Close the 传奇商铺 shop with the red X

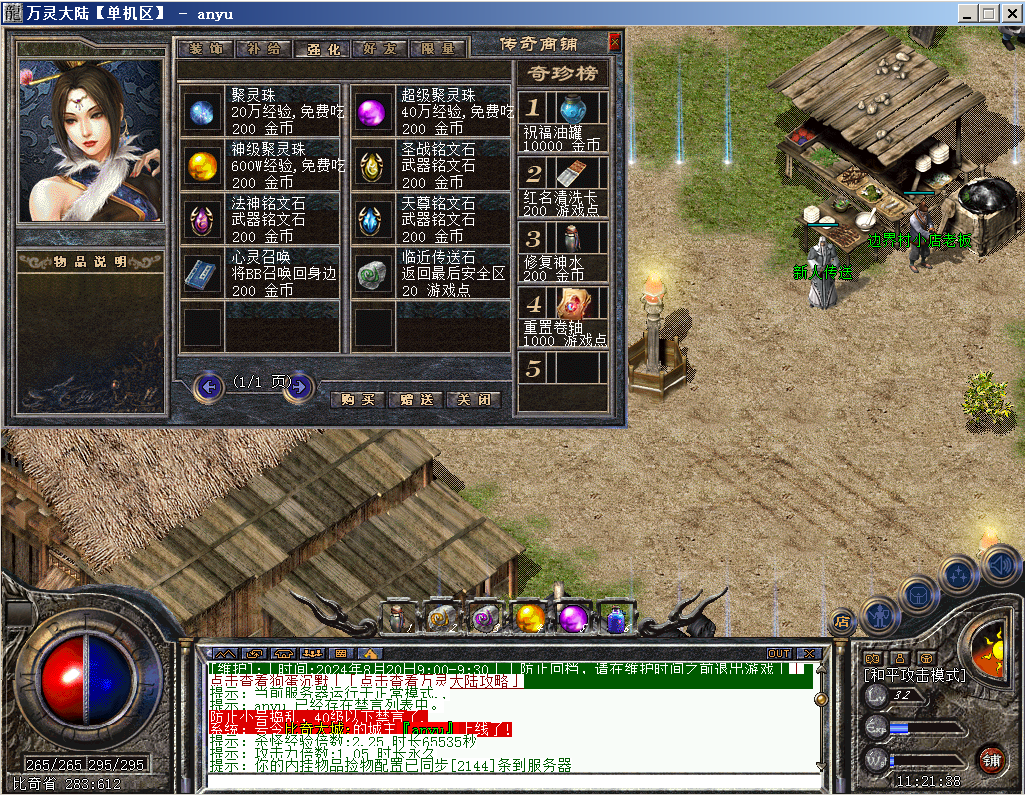coord(614,42)
